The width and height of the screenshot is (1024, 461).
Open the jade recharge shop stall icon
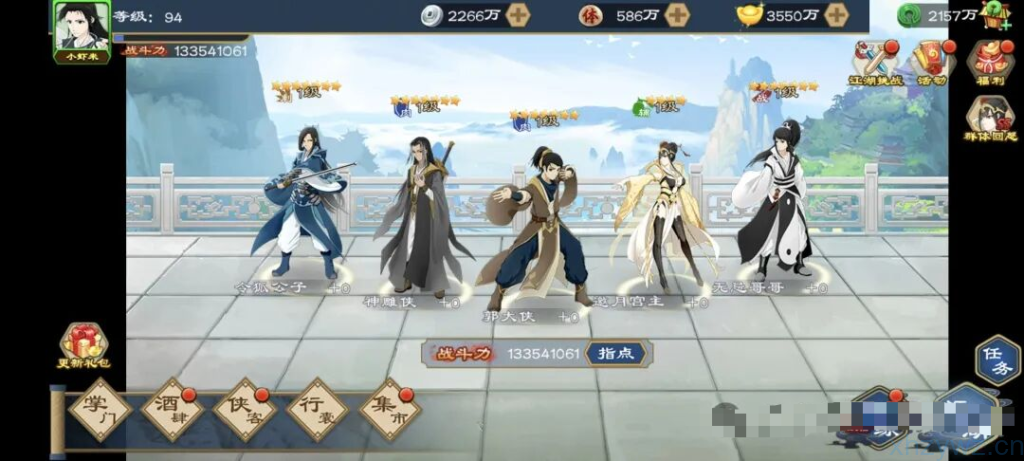pos(996,15)
